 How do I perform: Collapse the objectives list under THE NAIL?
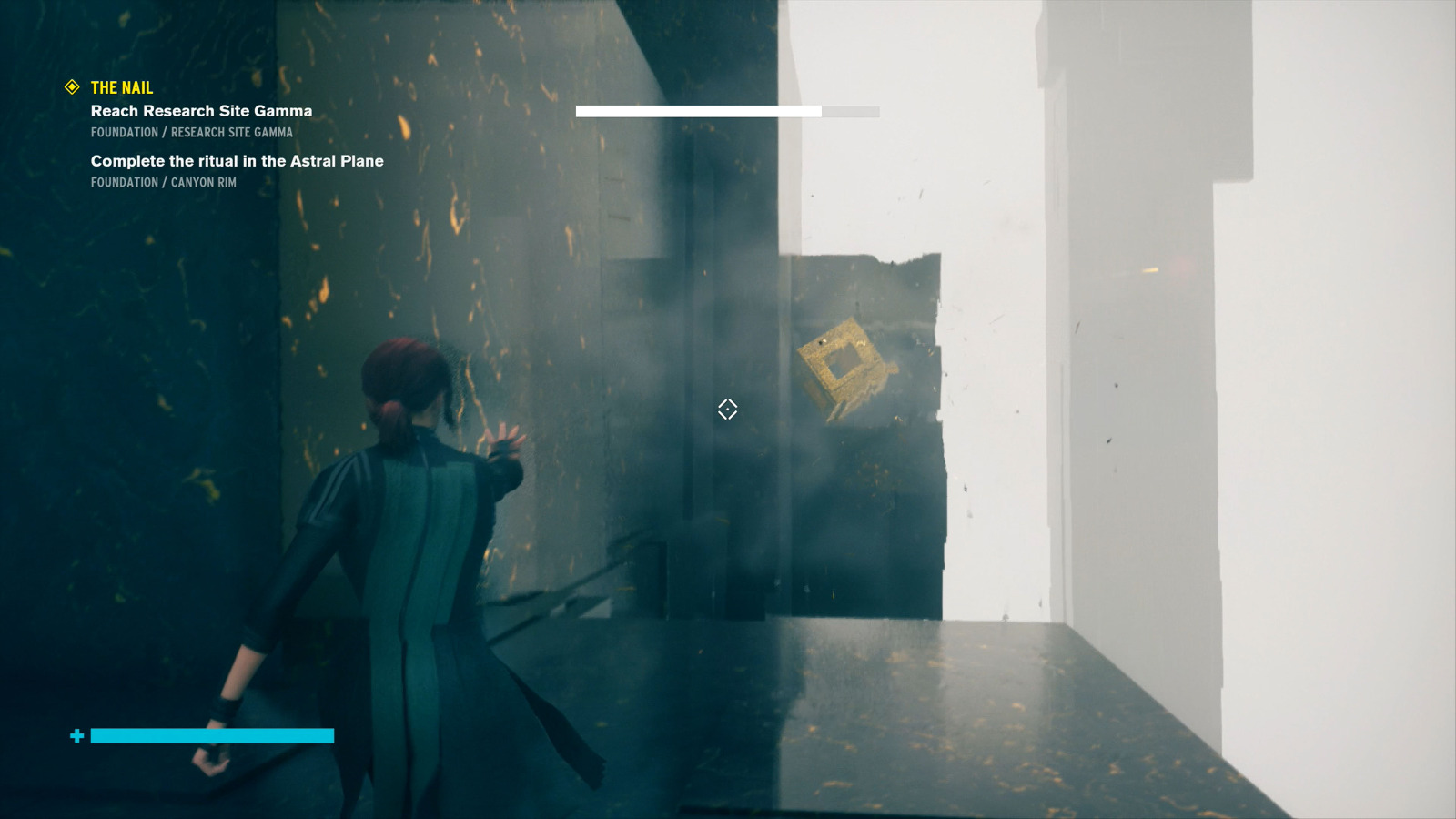(120, 87)
